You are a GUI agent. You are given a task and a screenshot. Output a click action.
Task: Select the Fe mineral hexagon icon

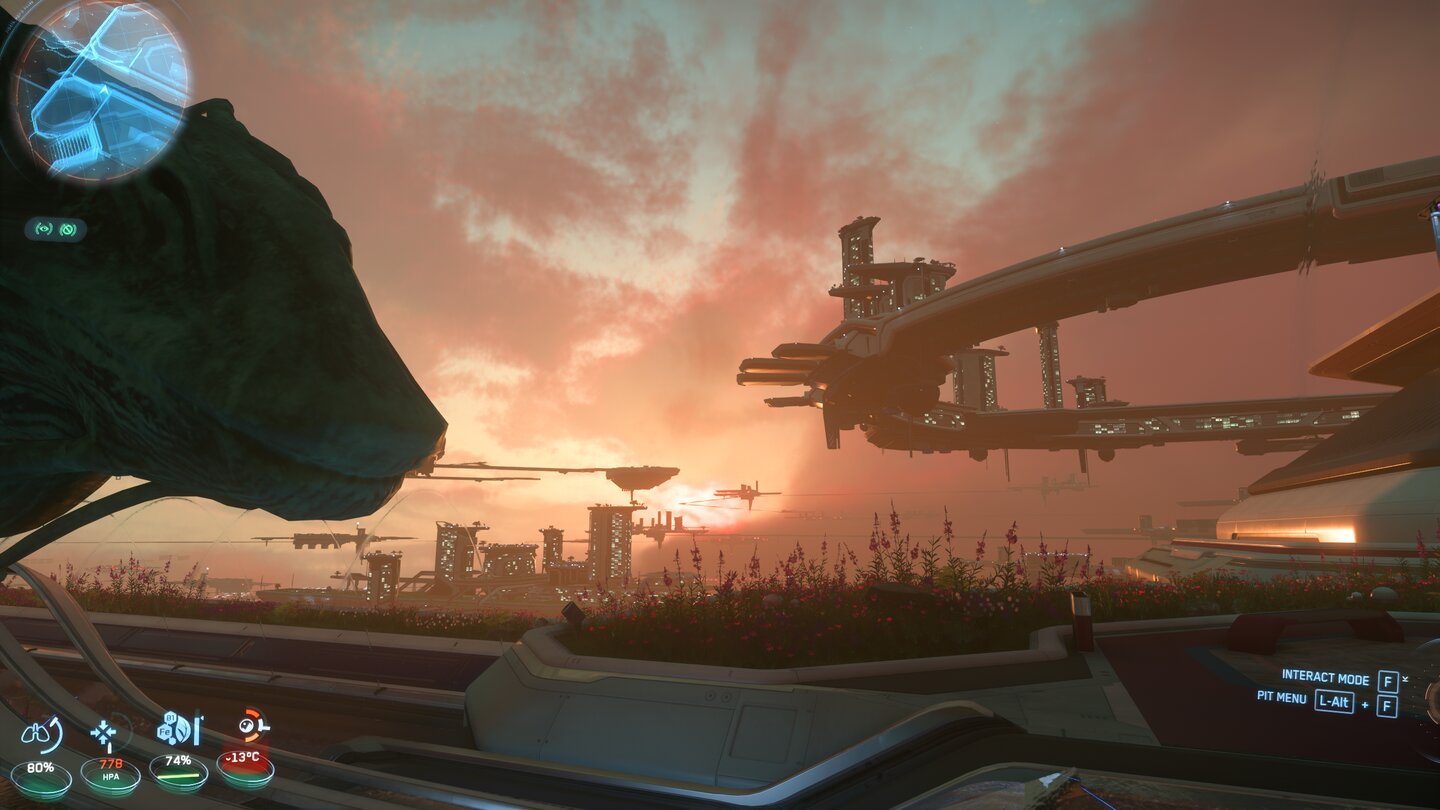tap(165, 733)
